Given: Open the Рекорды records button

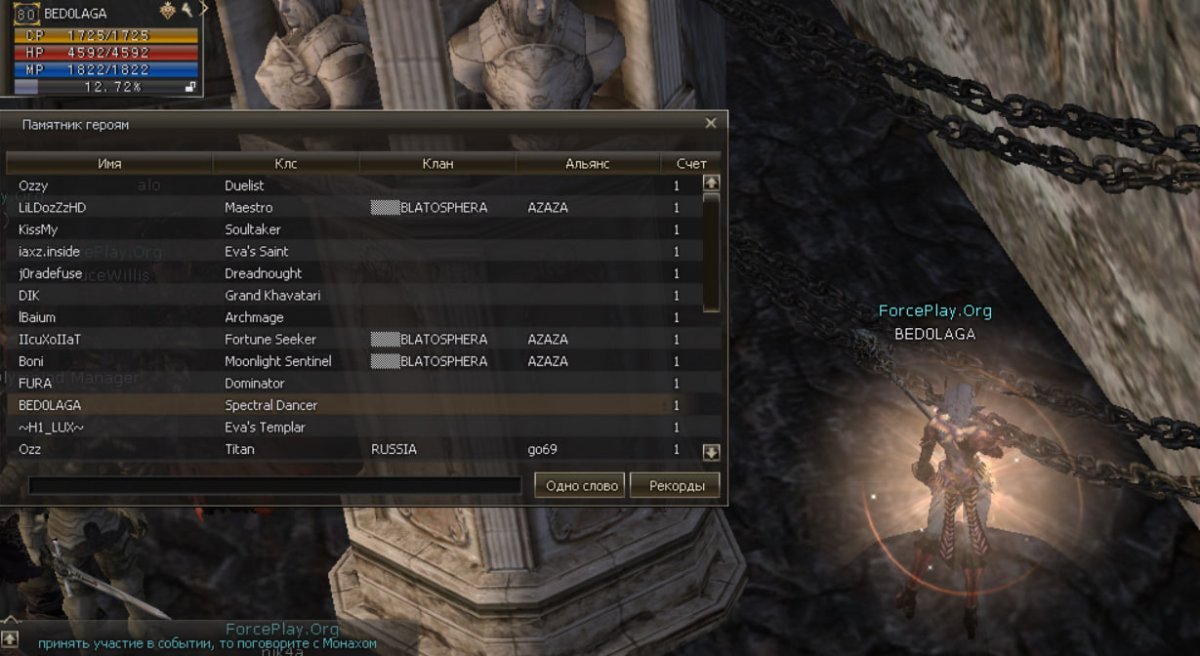Looking at the screenshot, I should 675,486.
